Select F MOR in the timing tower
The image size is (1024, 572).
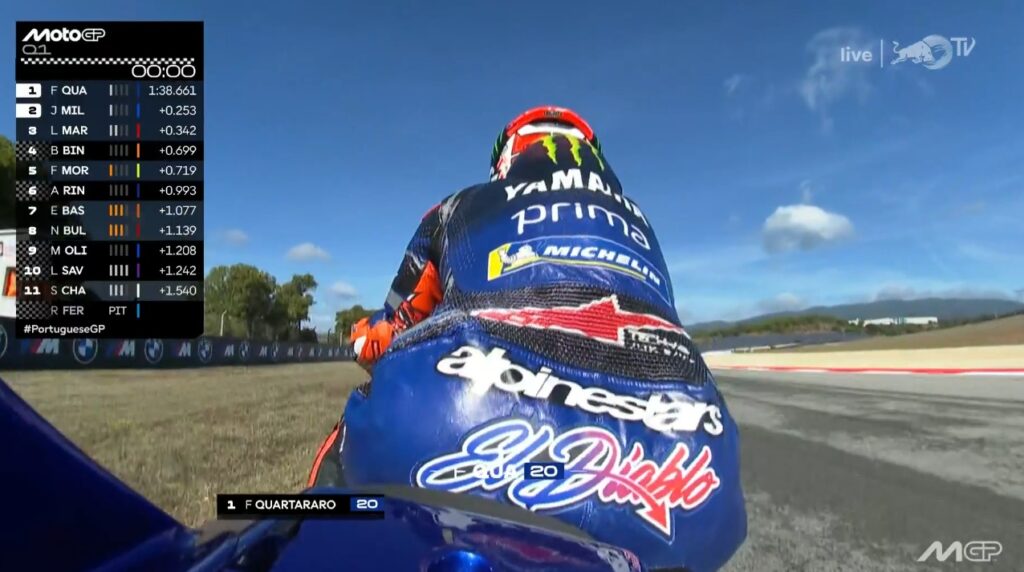(108, 170)
